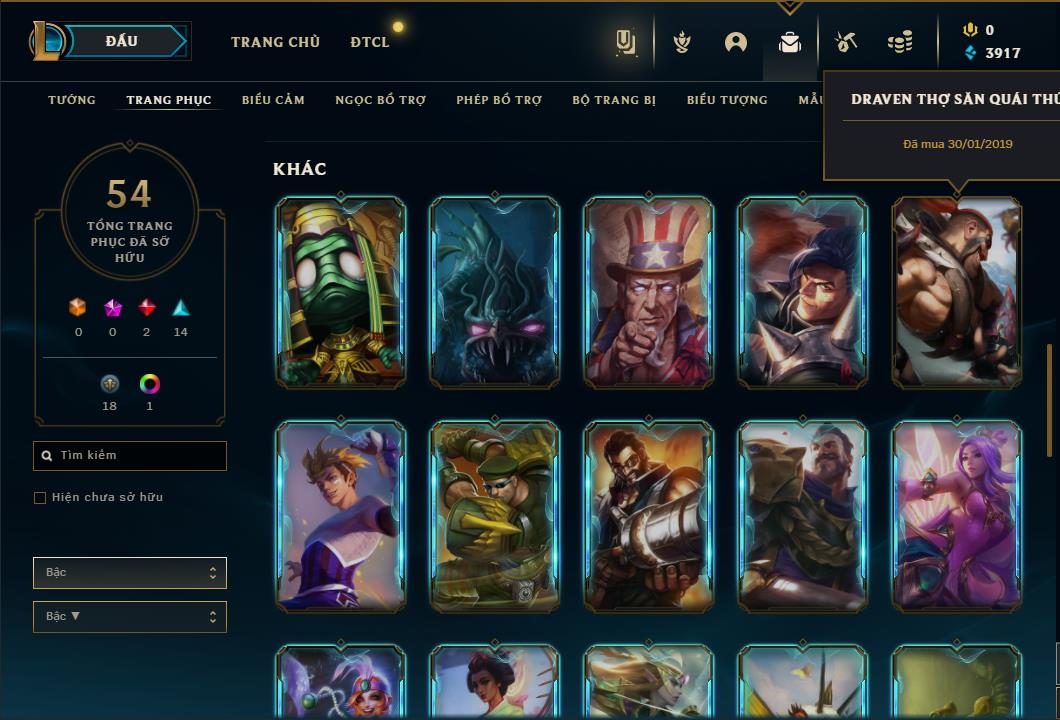1060x720 pixels.
Task: Switch to the TƯỚNG tab
Action: tap(72, 100)
